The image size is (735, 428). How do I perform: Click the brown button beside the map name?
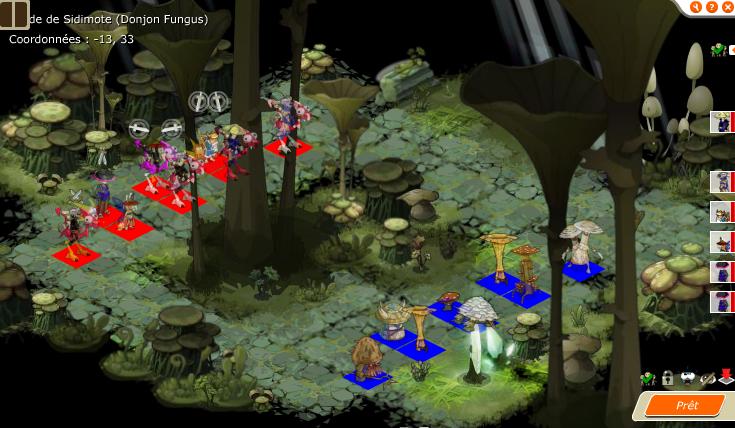point(14,14)
